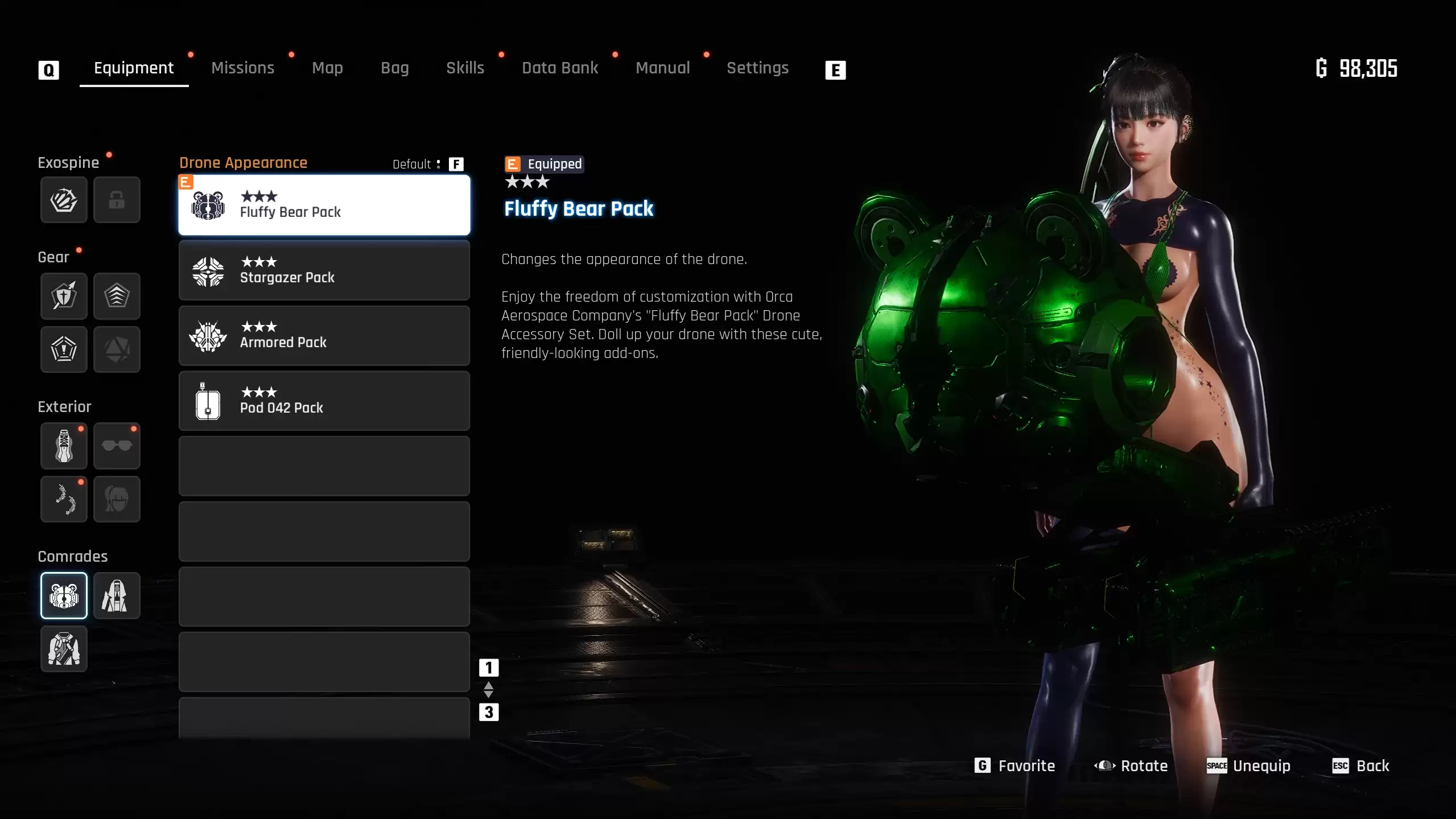1456x819 pixels.
Task: Choose the Stargazer Pack drone appearance
Action: pos(324,270)
